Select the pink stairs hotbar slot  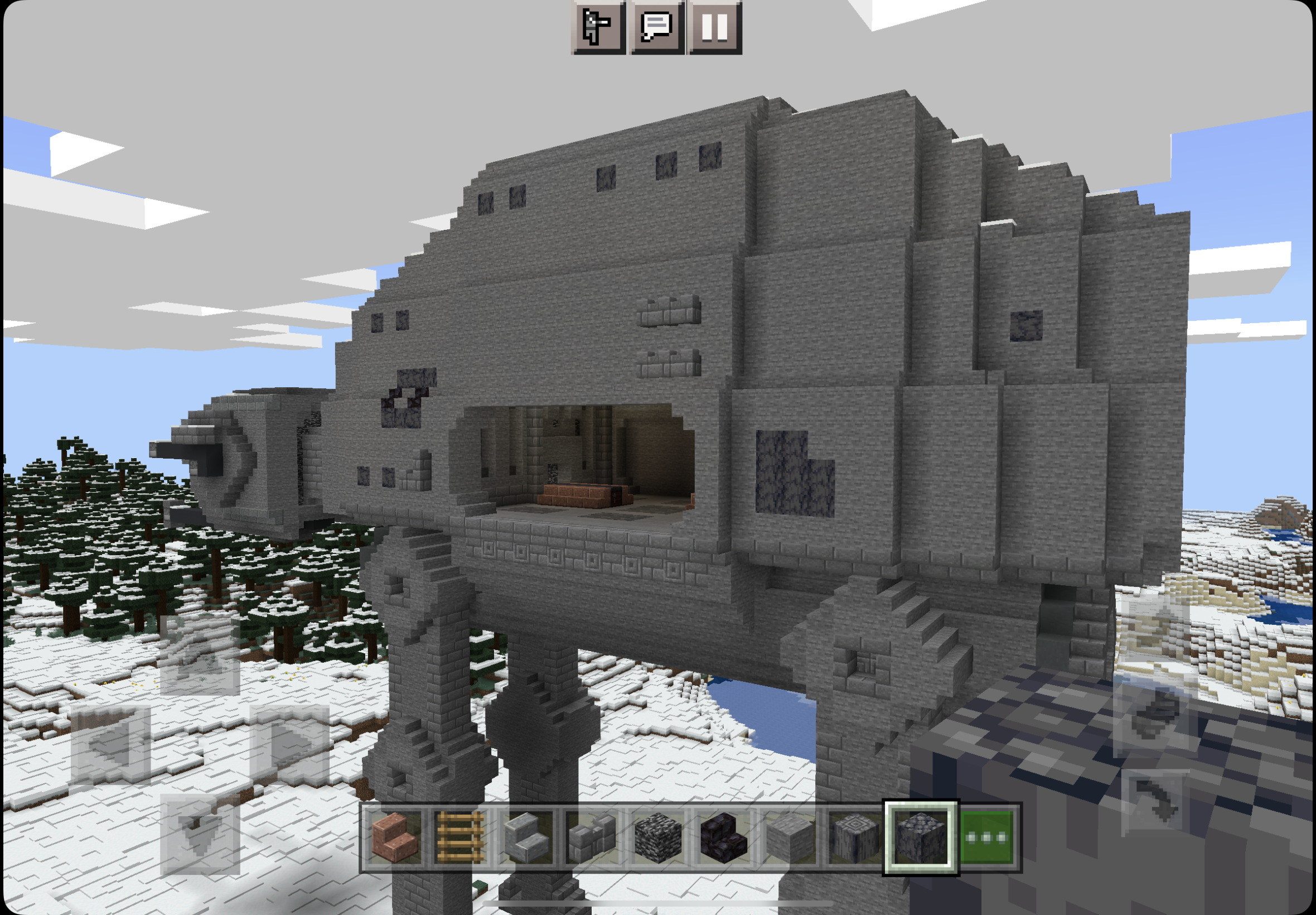395,836
